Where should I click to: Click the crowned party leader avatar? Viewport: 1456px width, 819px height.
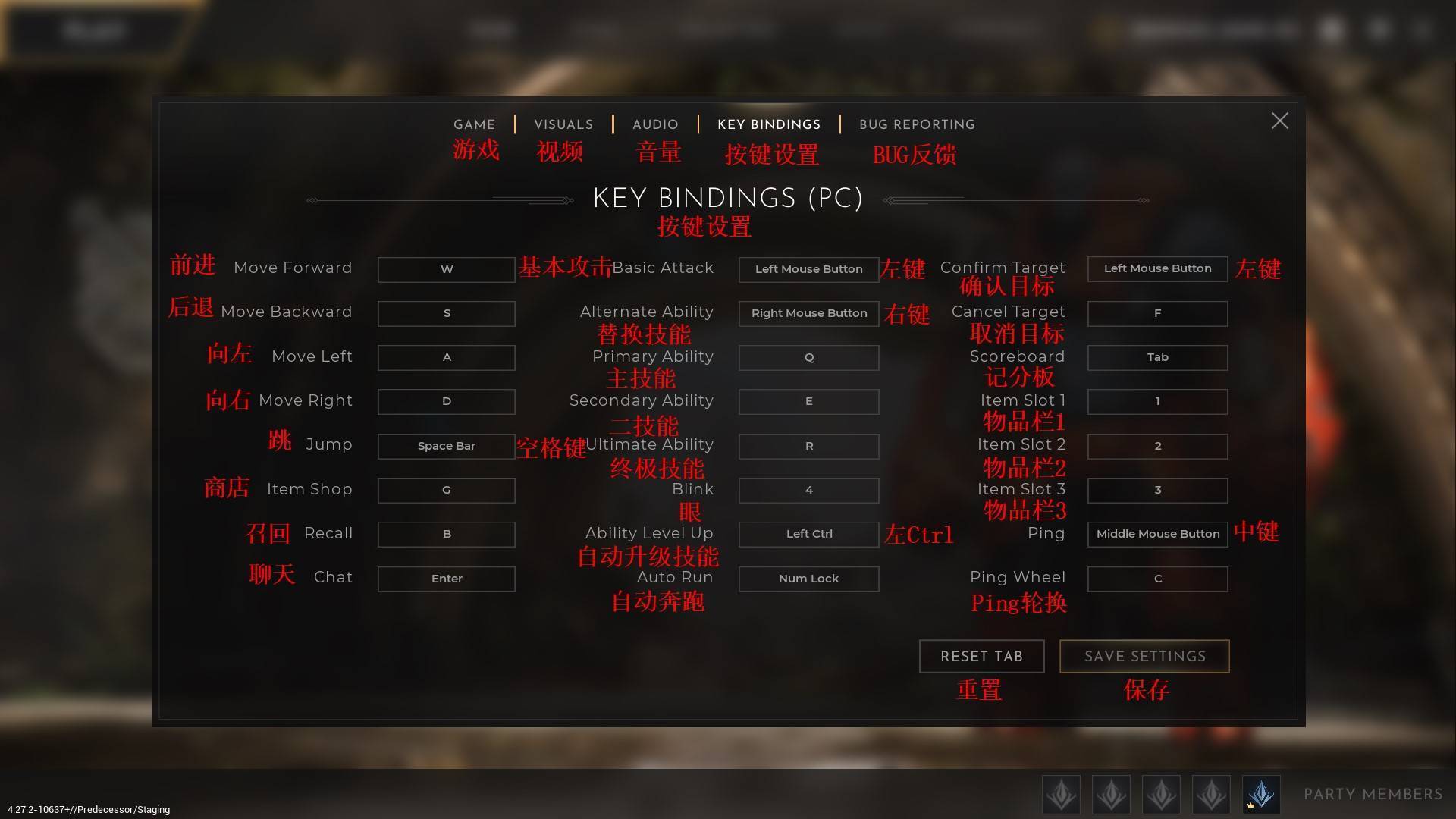[1260, 794]
